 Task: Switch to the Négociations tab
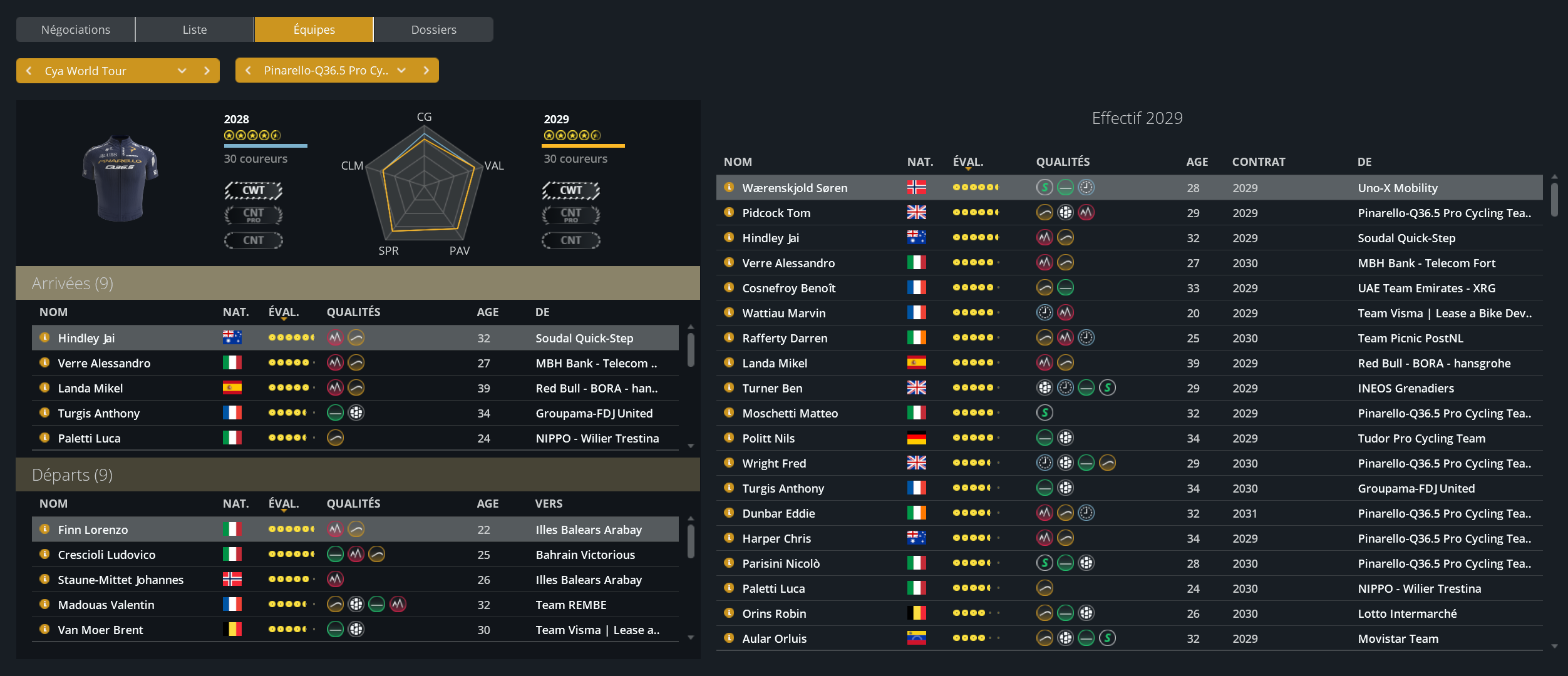75,29
